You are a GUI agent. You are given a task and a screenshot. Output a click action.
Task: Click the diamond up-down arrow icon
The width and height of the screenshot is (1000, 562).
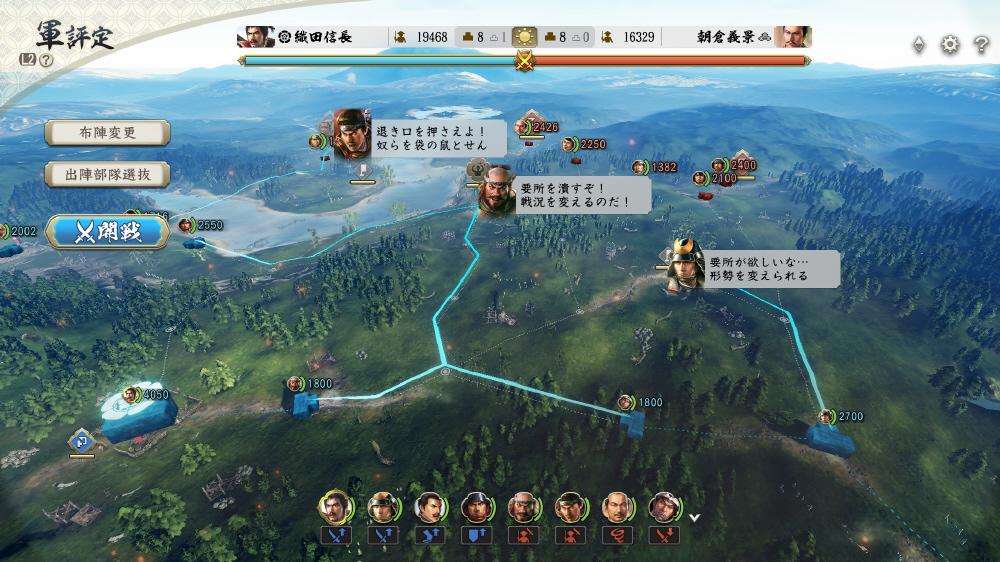[919, 44]
